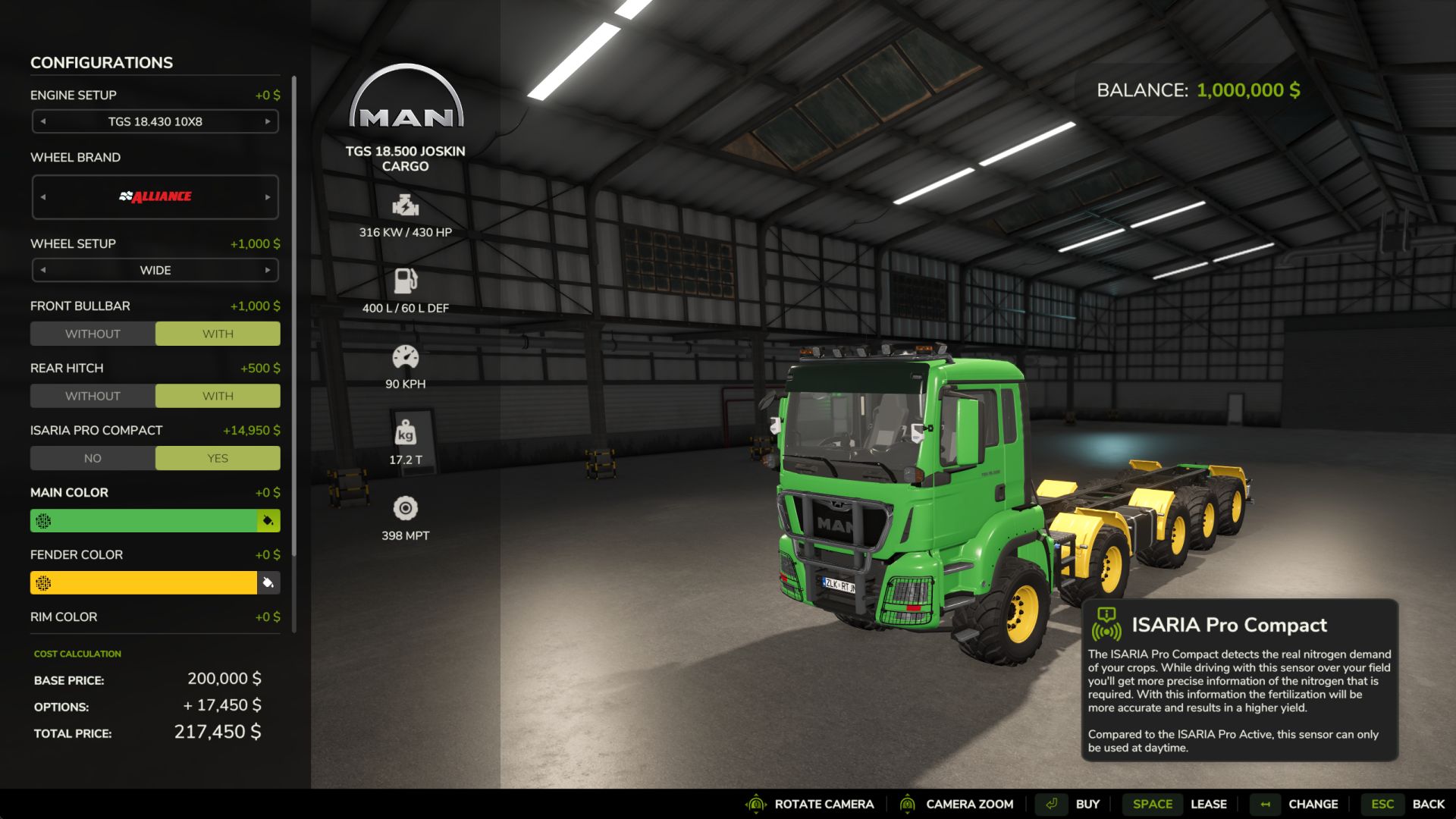Click the engine power specification icon
This screenshot has height=819, width=1456.
pyautogui.click(x=406, y=206)
